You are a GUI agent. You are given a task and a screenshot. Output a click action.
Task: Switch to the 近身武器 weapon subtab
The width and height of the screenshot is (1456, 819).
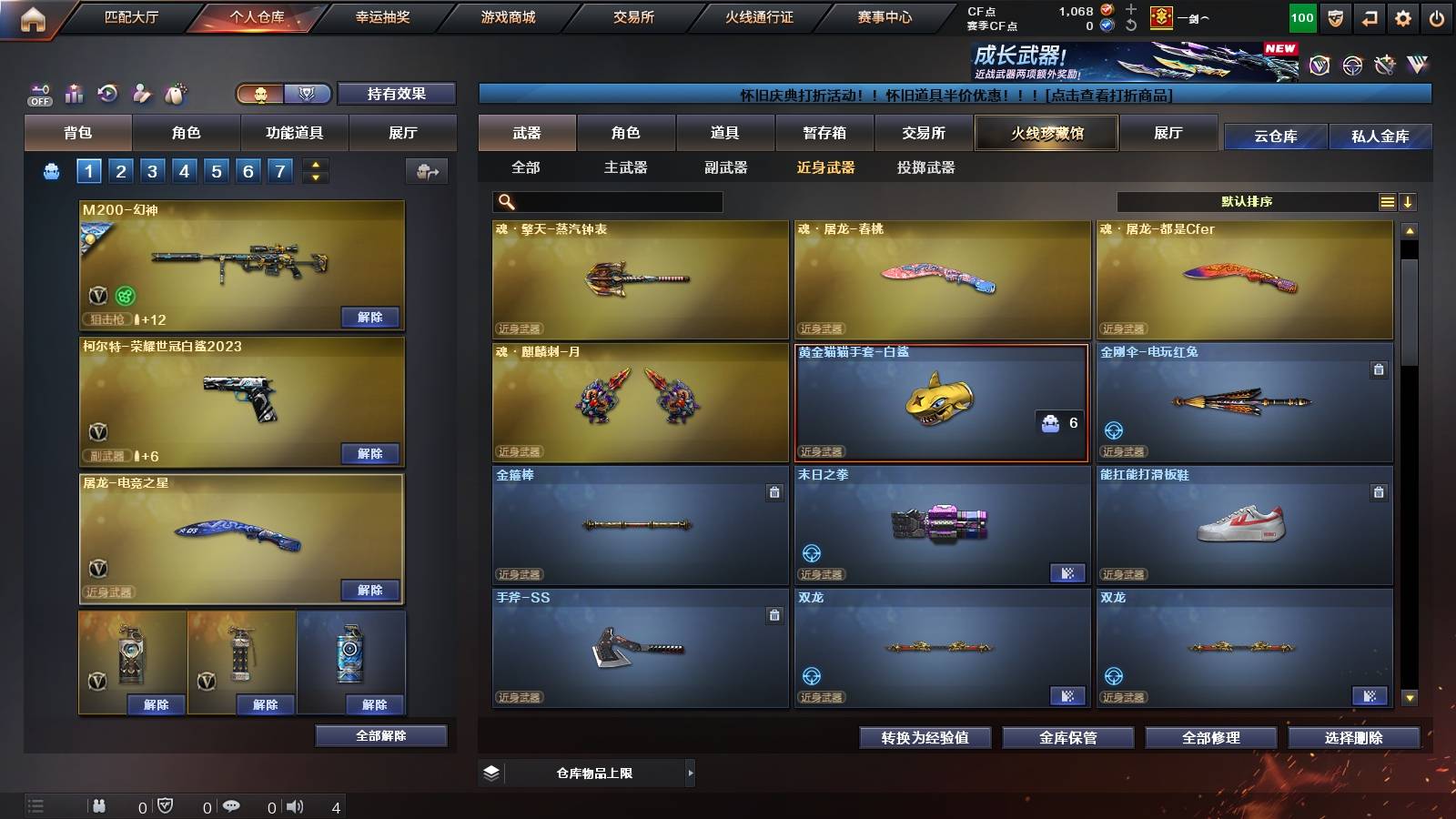pyautogui.click(x=826, y=168)
